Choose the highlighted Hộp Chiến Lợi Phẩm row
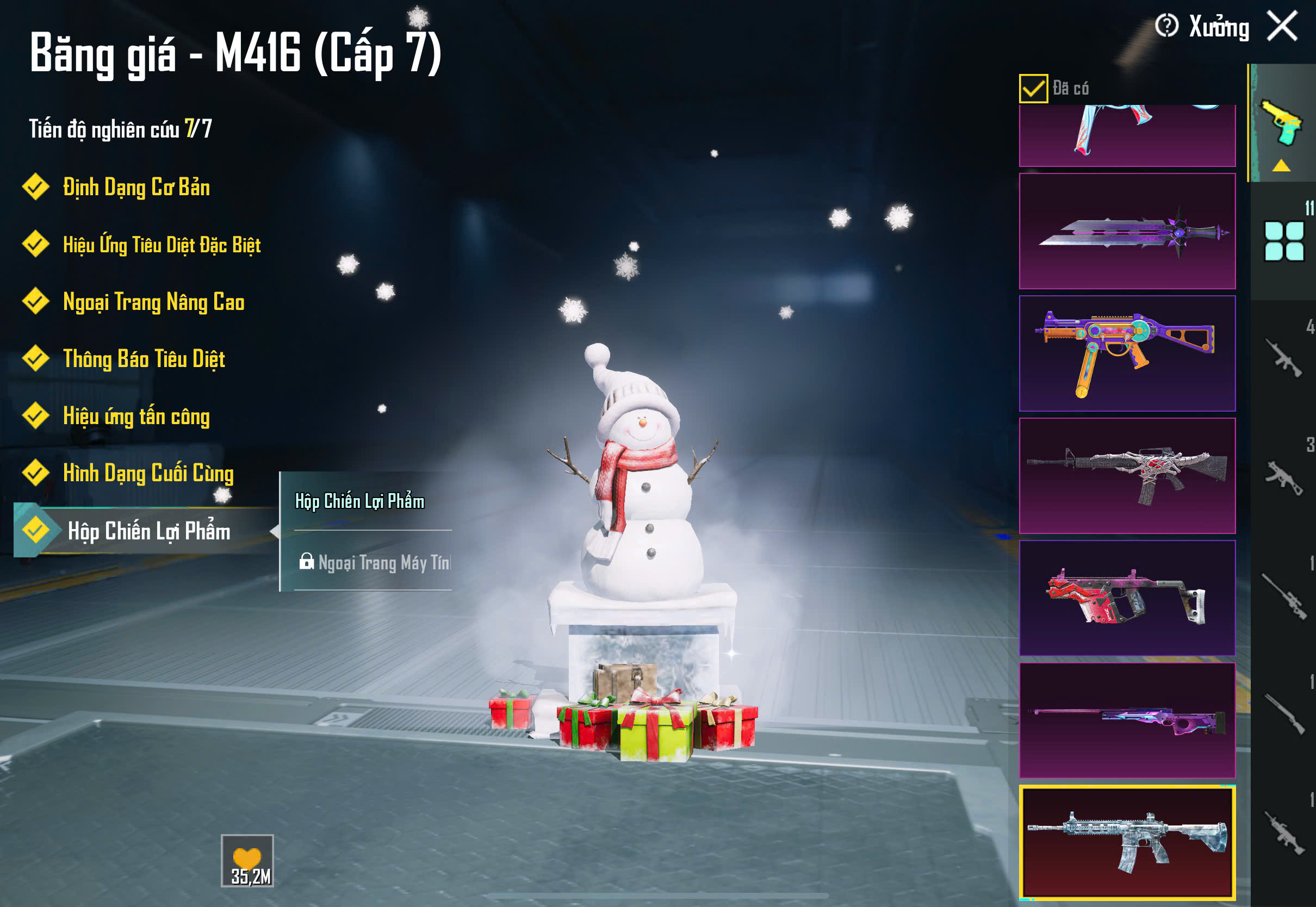This screenshot has width=1316, height=907. pos(148,531)
